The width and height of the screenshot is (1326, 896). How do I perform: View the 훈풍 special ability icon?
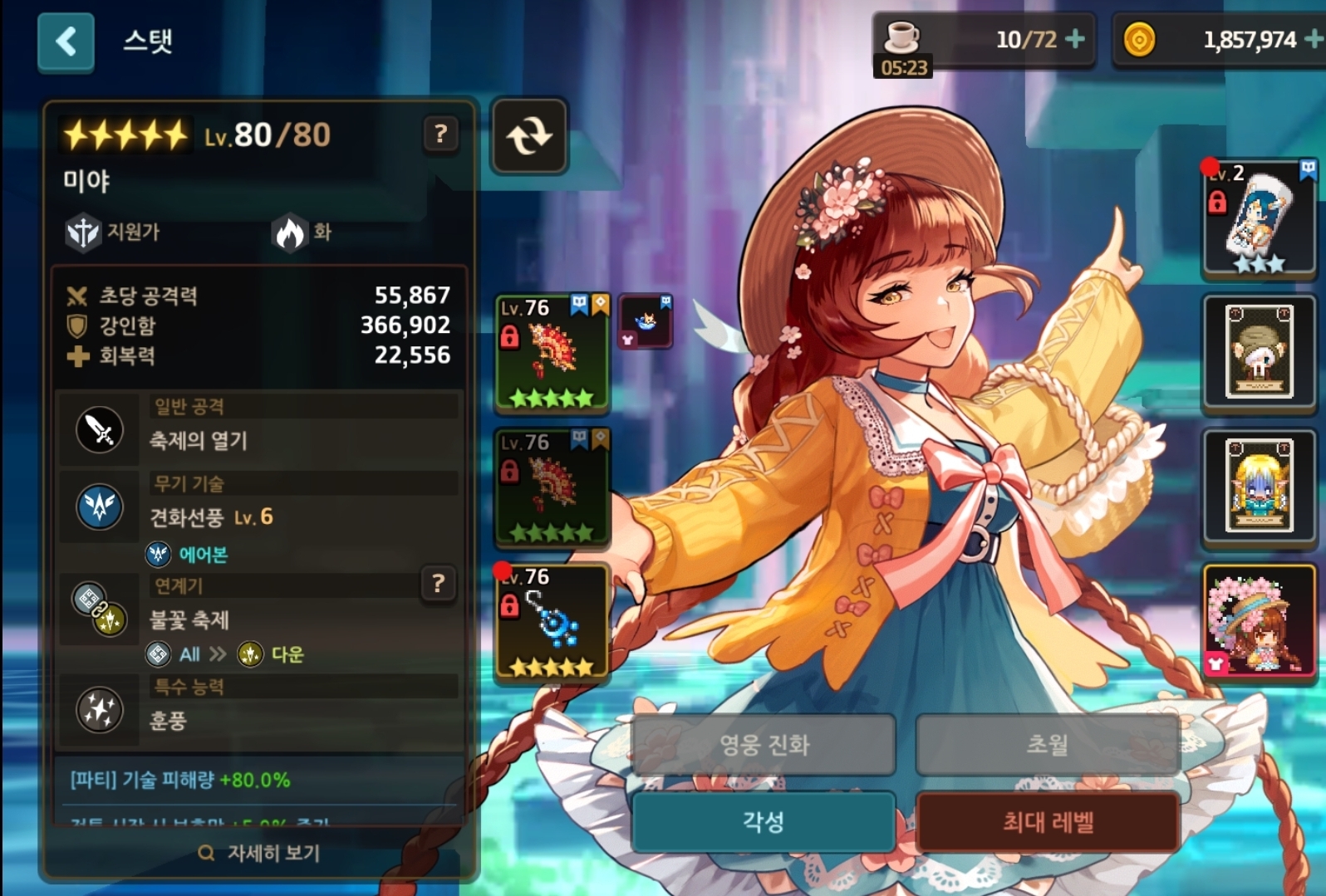pos(100,710)
